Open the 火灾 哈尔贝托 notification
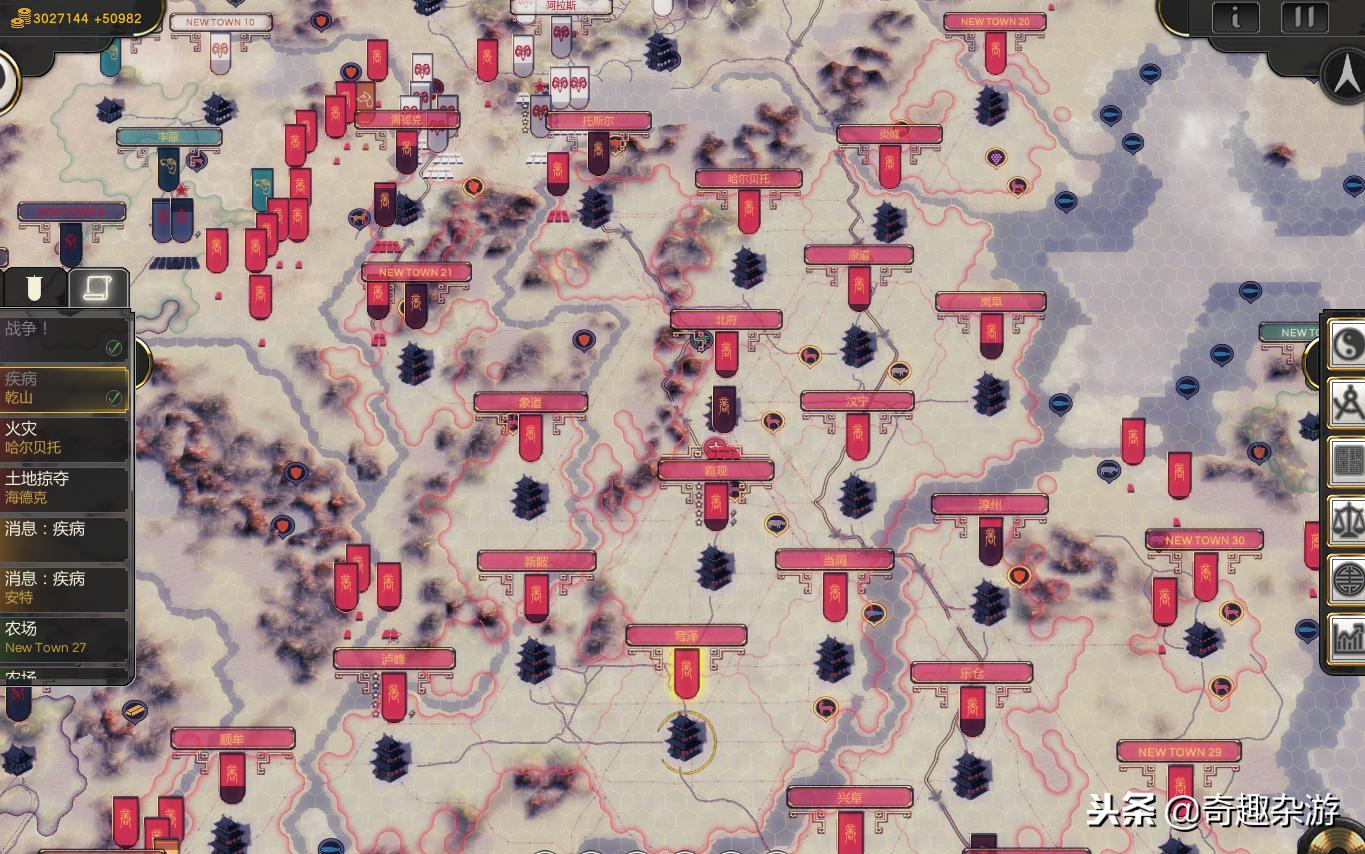The width and height of the screenshot is (1365, 854). [x=64, y=436]
